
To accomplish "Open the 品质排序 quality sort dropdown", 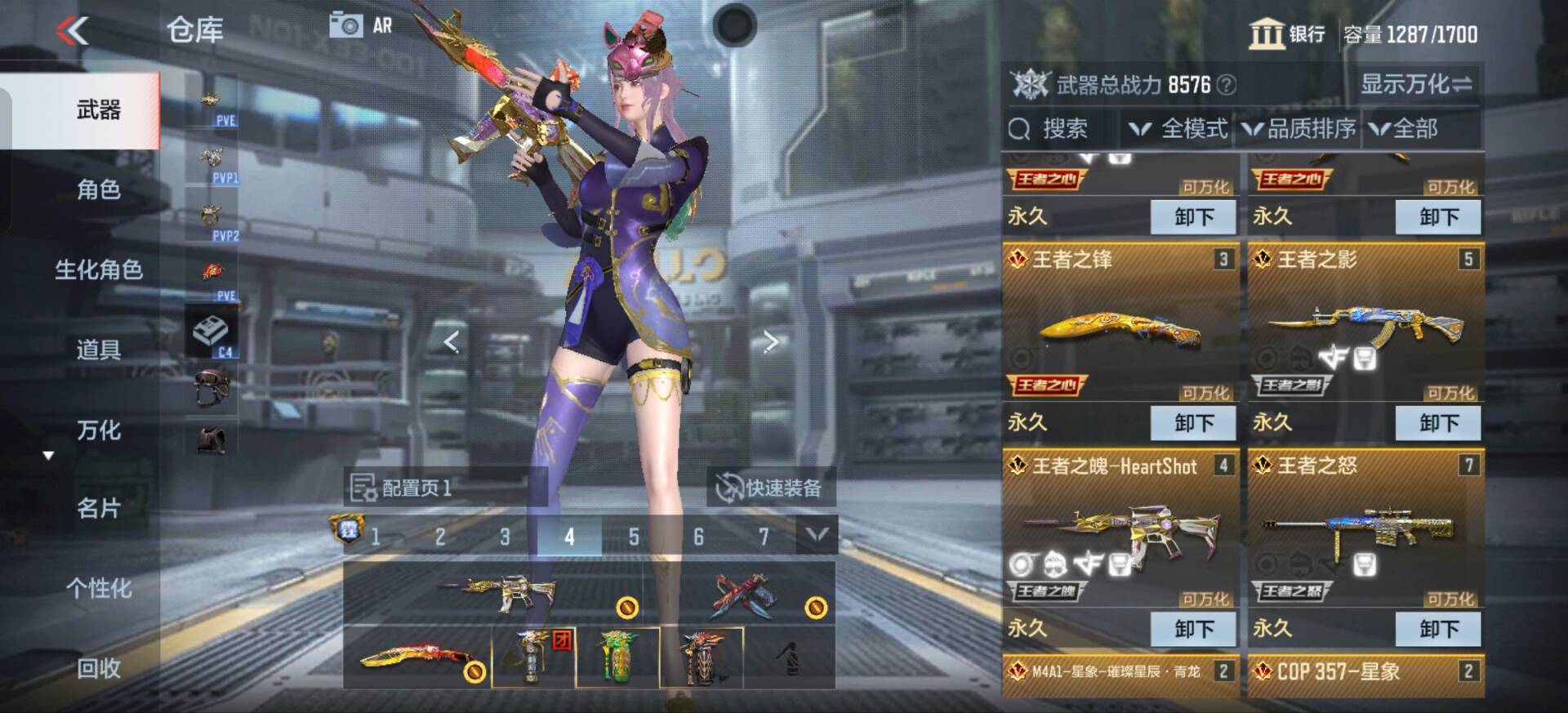I will (x=1297, y=129).
